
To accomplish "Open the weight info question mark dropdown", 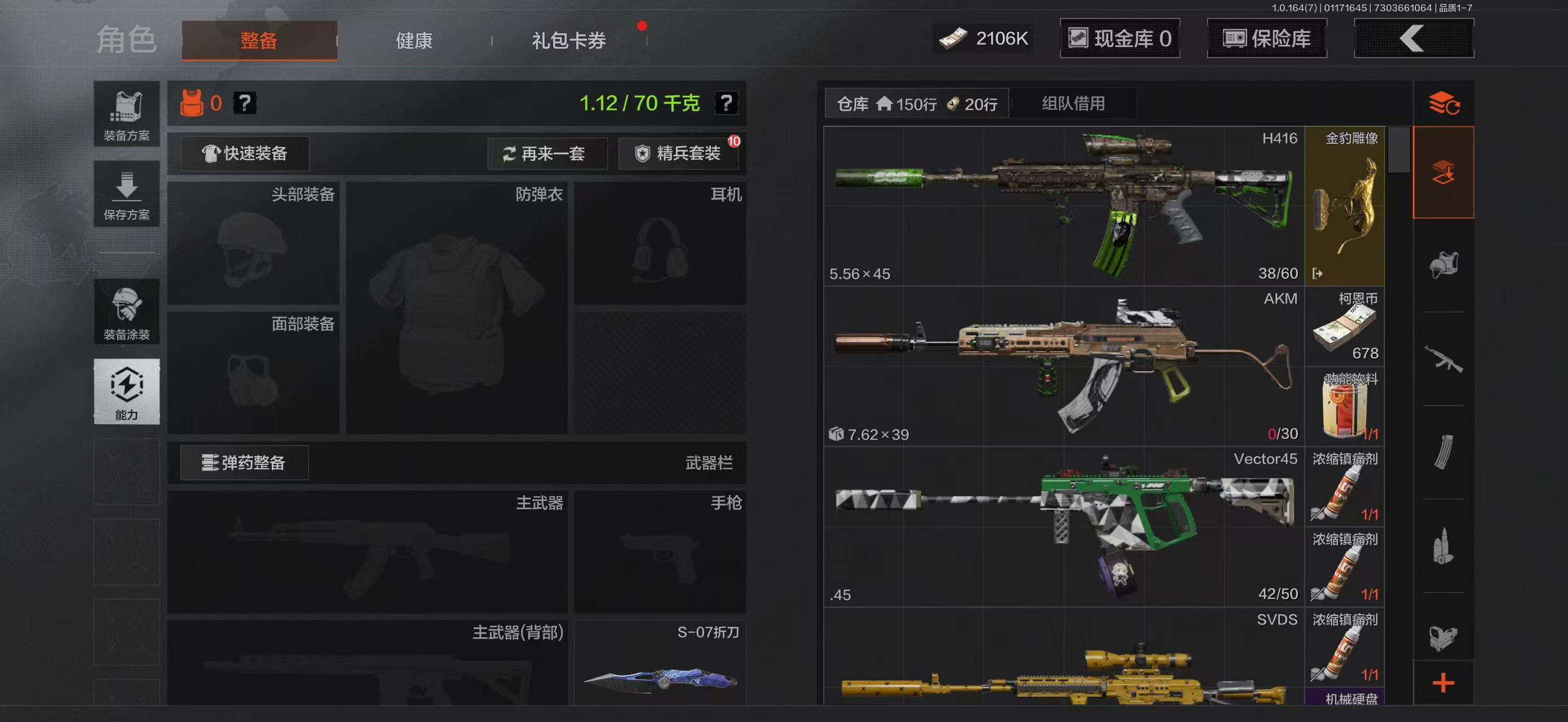I will (728, 103).
